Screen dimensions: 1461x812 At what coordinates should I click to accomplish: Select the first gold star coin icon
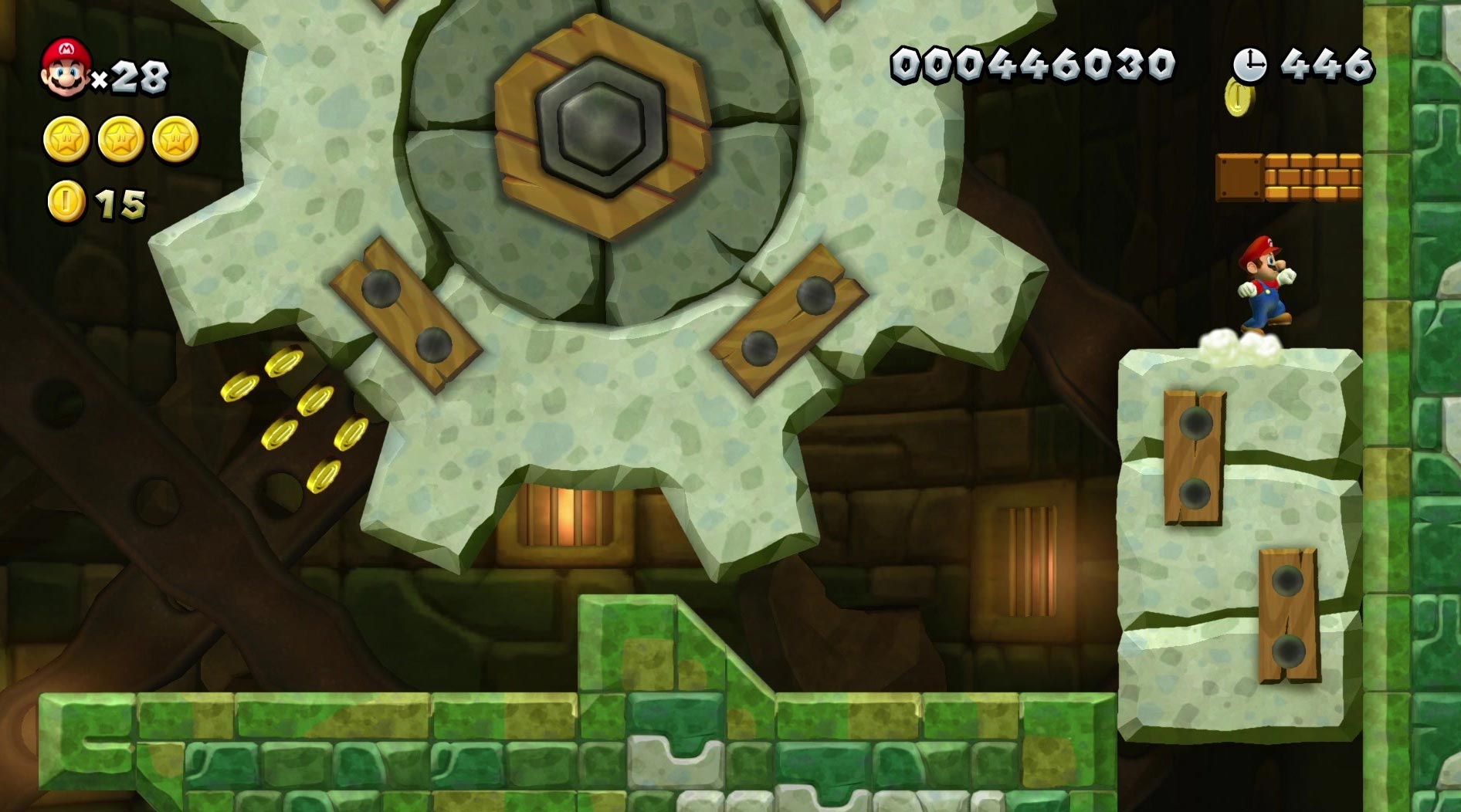(x=68, y=137)
